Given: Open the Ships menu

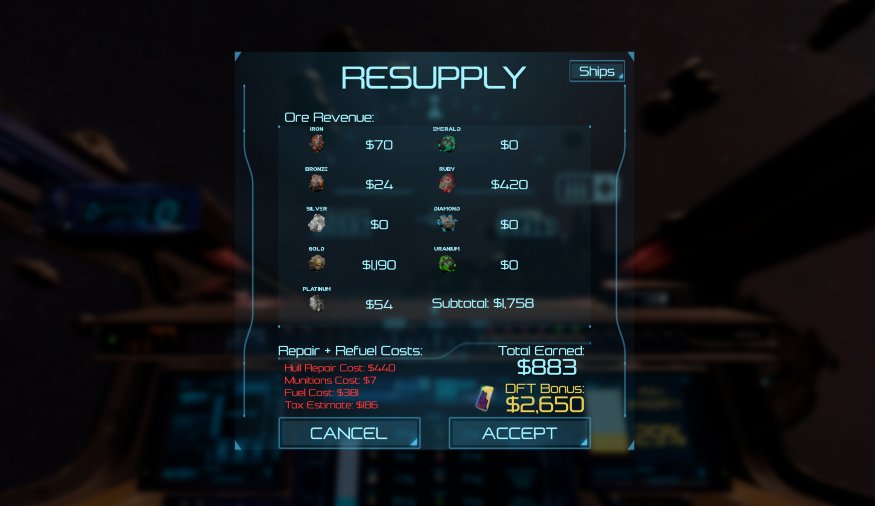Looking at the screenshot, I should (597, 72).
